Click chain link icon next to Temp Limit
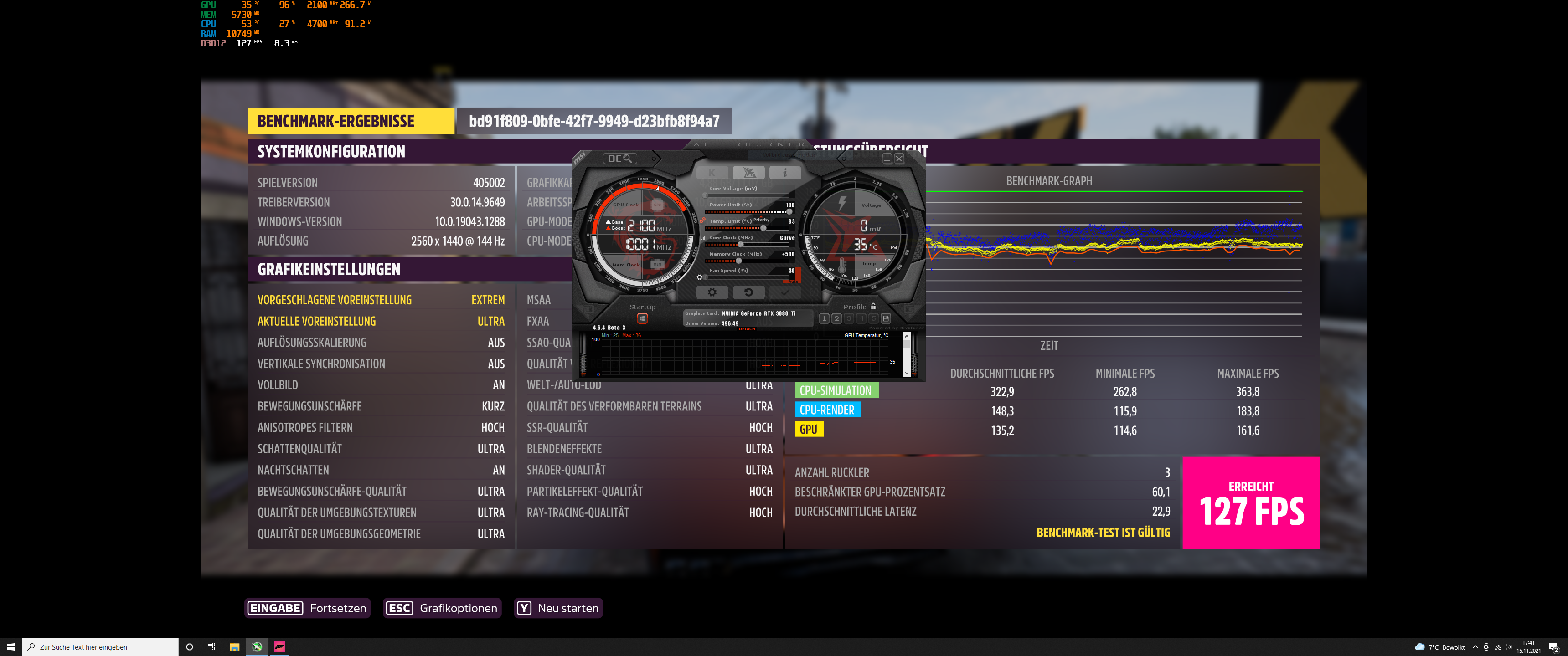Viewport: 1568px width, 656px height. click(703, 220)
